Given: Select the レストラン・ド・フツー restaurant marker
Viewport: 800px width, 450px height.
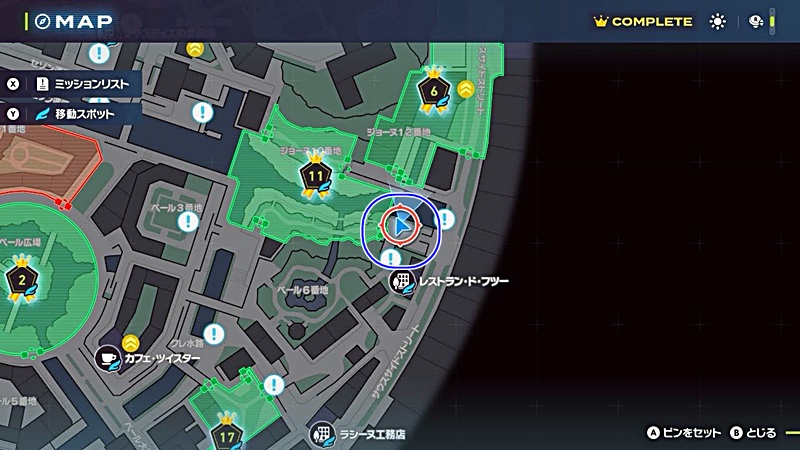Looking at the screenshot, I should coord(401,281).
